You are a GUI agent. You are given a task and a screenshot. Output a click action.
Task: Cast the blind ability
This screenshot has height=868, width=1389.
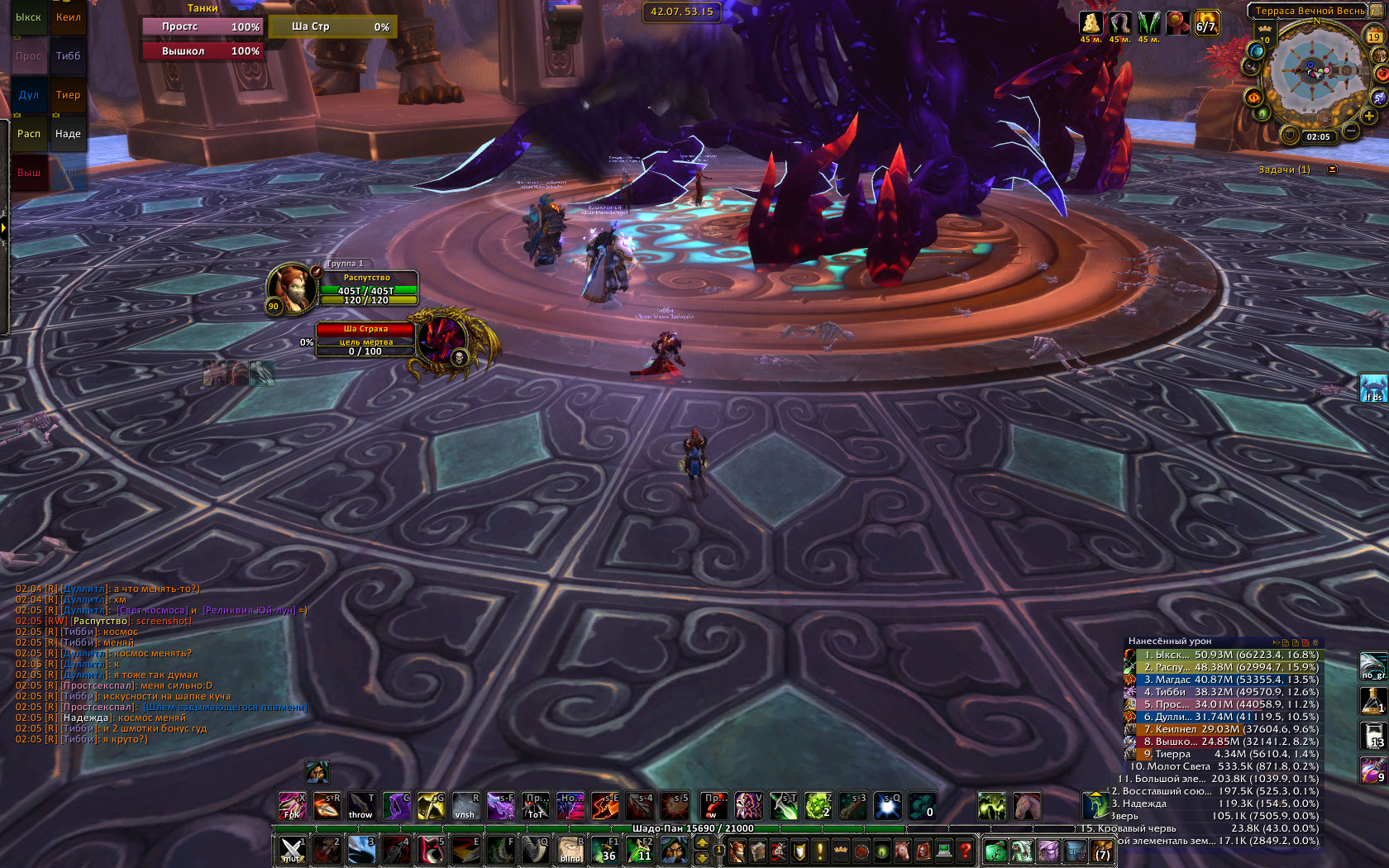point(570,850)
